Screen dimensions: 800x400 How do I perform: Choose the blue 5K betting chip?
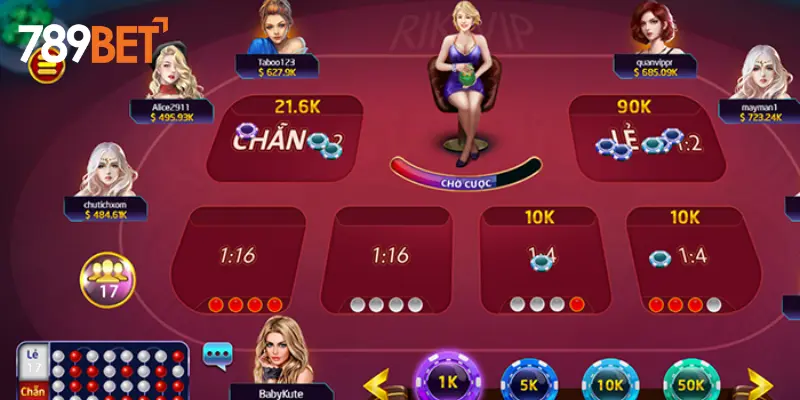(x=528, y=382)
